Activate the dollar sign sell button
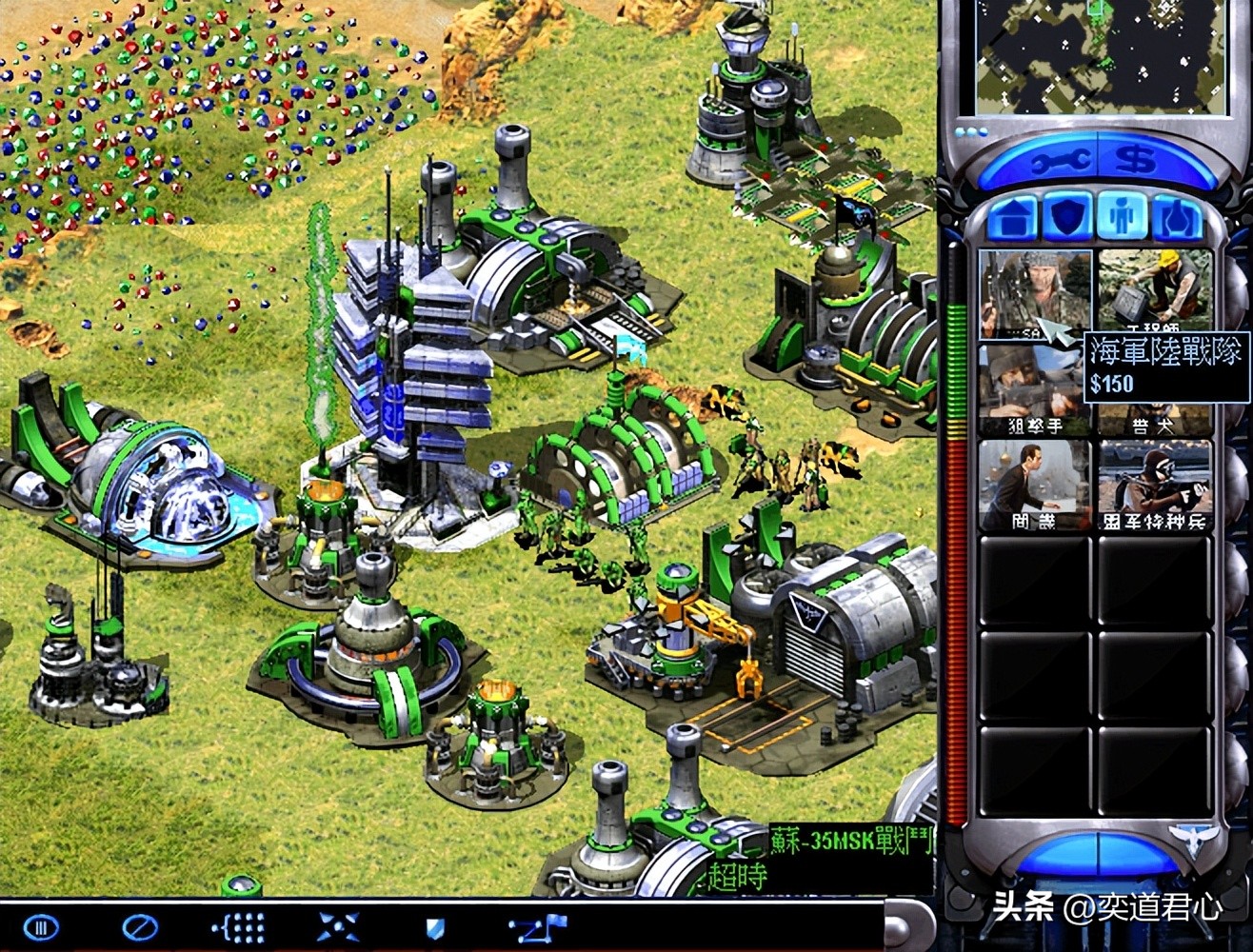 click(x=1136, y=160)
